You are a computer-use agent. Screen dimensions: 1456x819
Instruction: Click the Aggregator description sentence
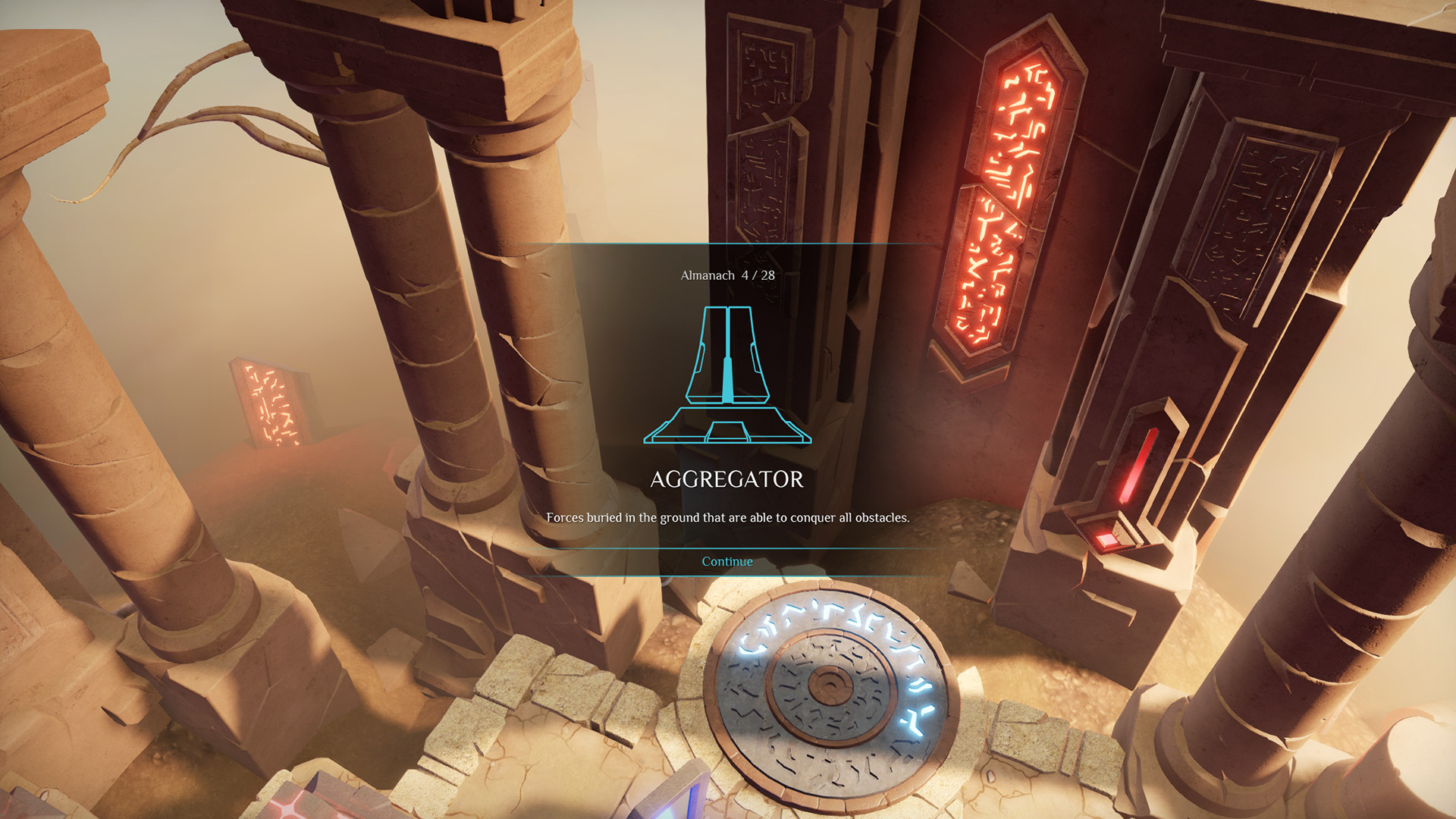(728, 519)
